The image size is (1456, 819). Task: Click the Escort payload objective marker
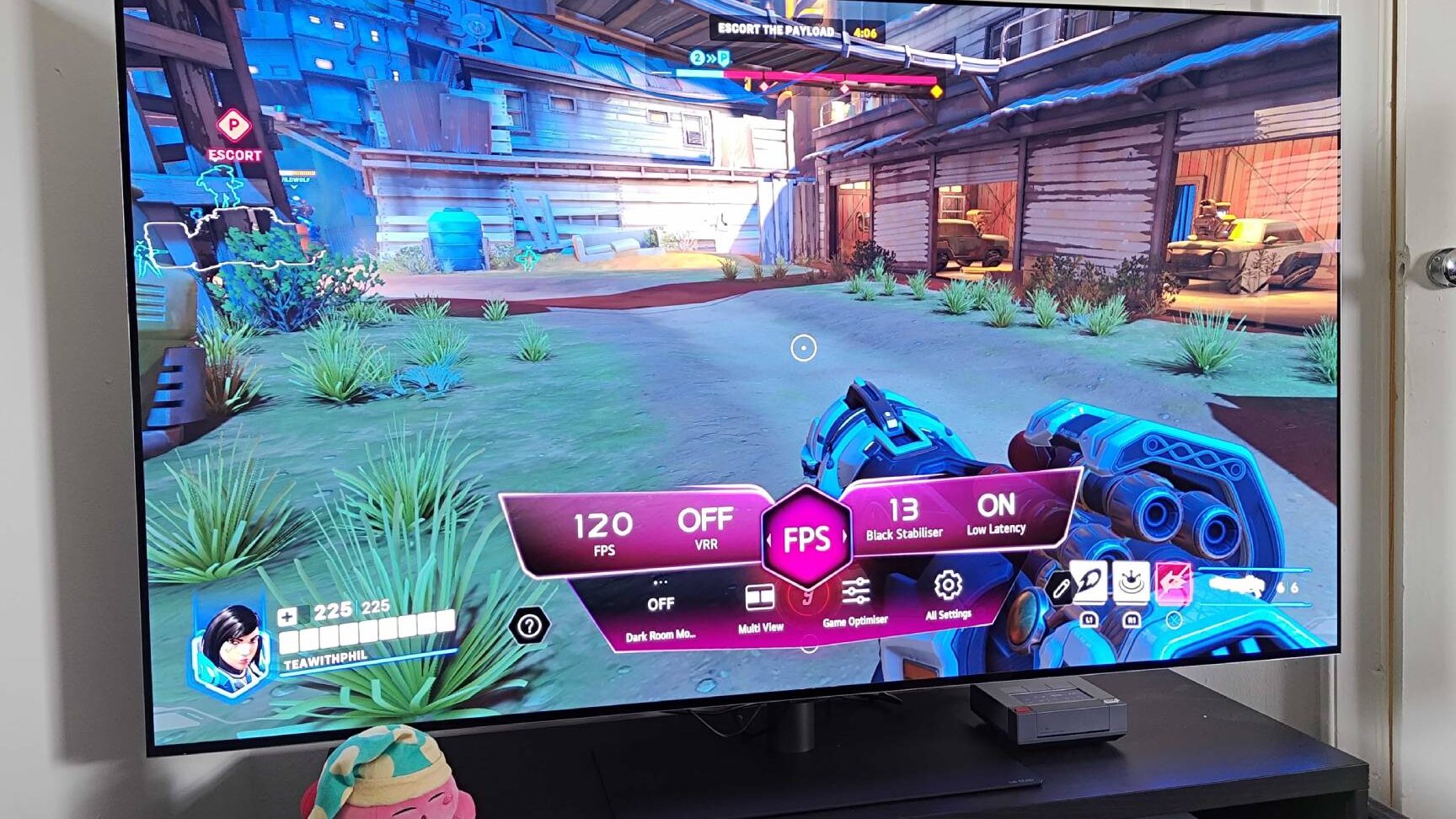tap(233, 126)
